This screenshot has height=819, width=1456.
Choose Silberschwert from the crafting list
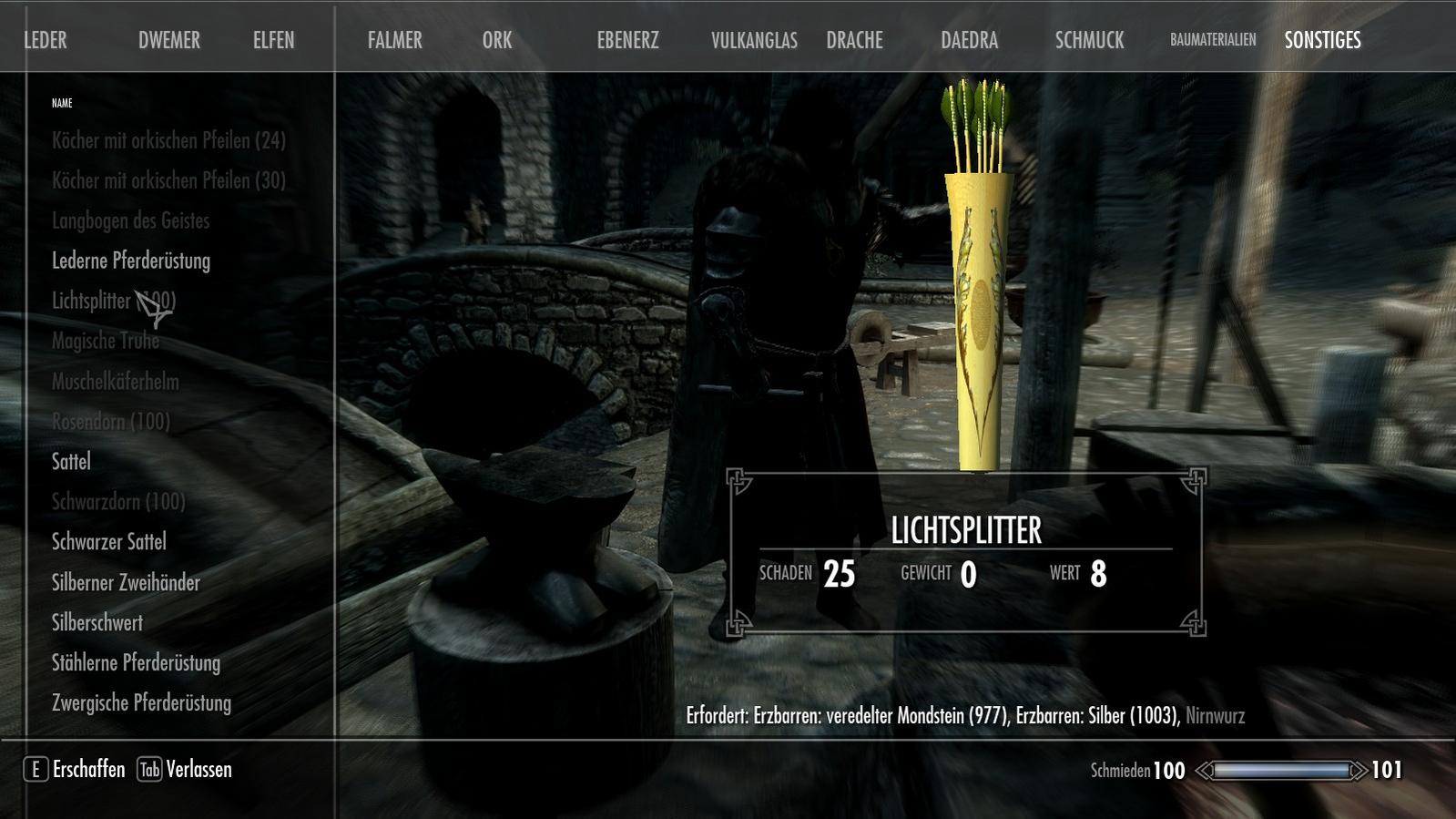pyautogui.click(x=97, y=622)
